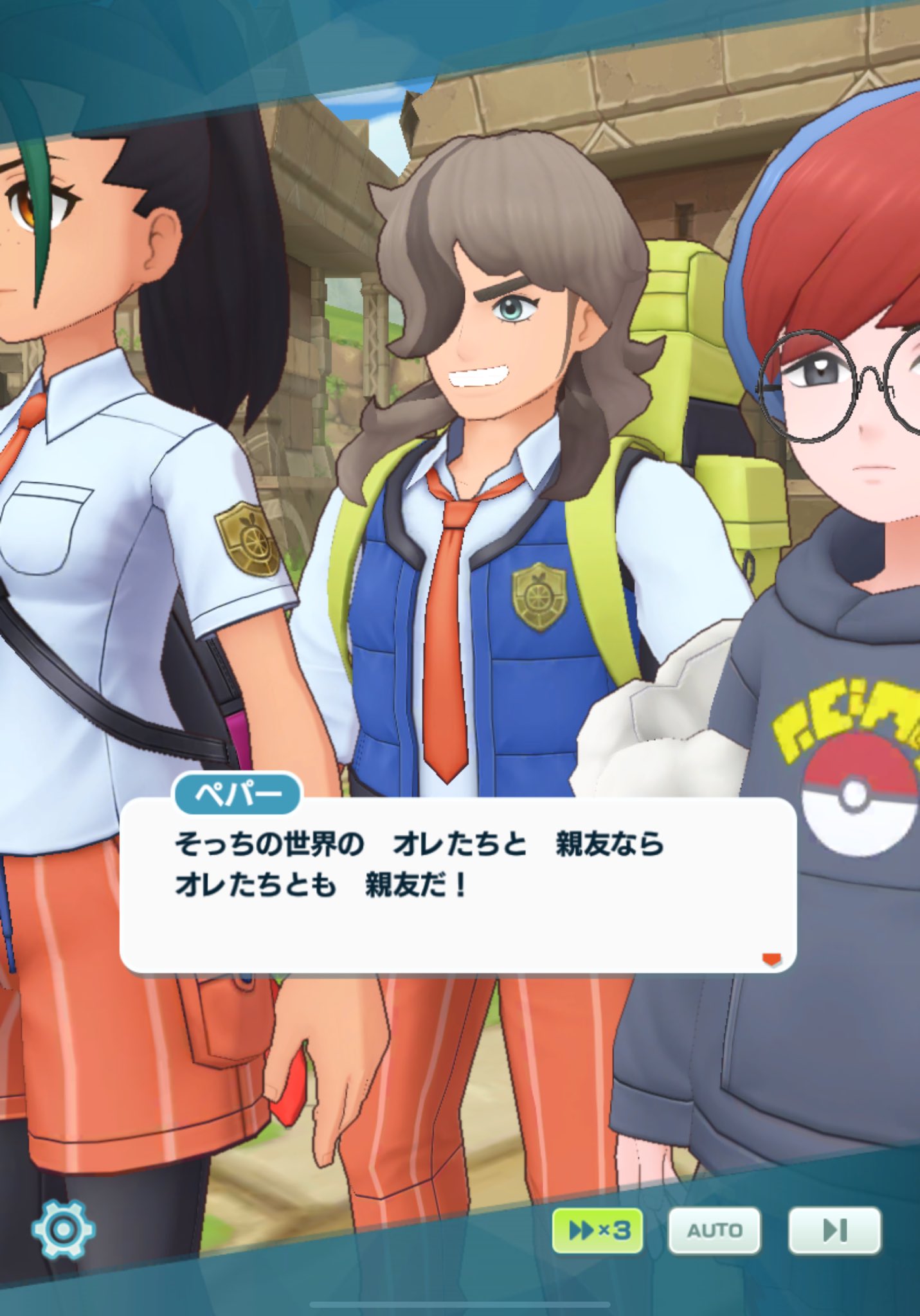Screen dimensions: 920x1316
Task: Enable AUTO dialogue advance
Action: 714,1230
